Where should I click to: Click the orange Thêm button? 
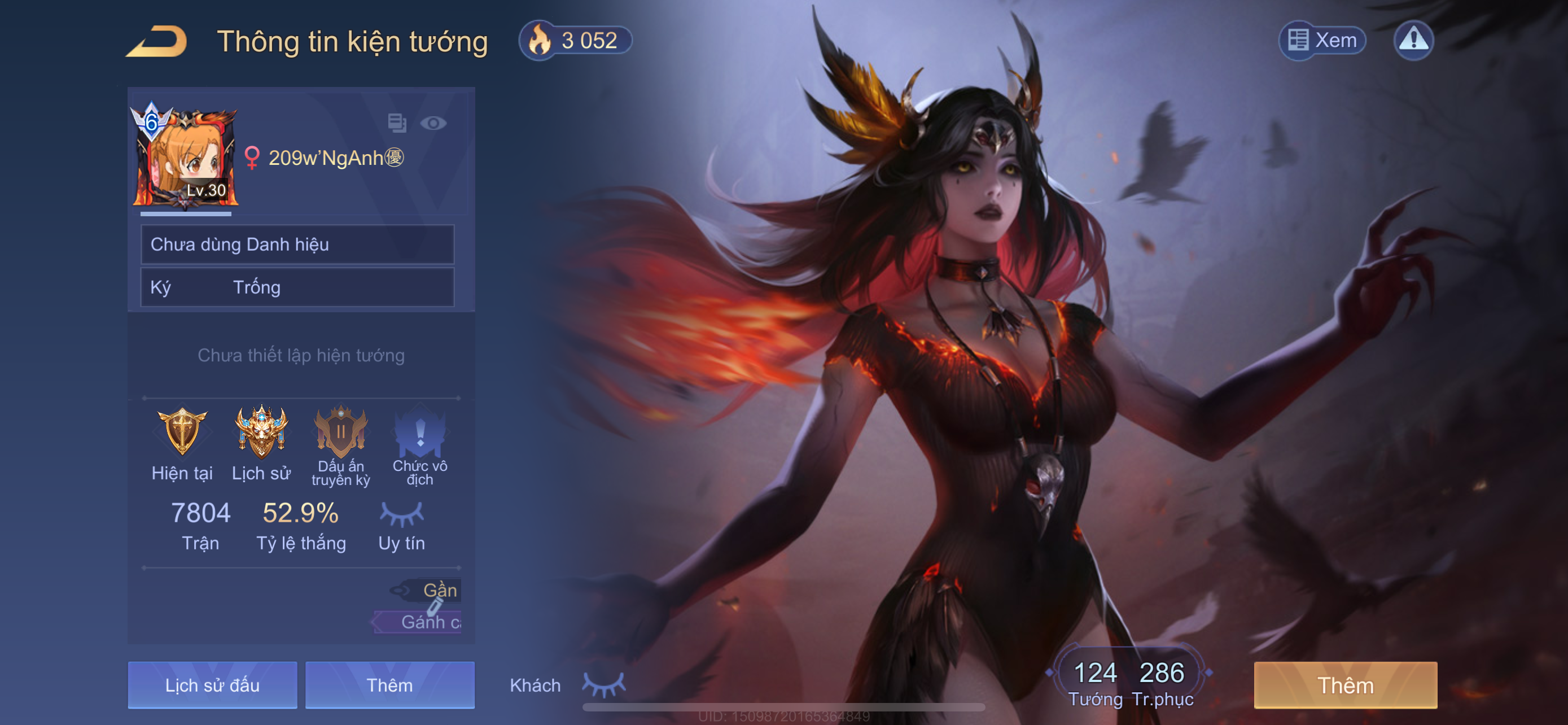pos(1344,685)
